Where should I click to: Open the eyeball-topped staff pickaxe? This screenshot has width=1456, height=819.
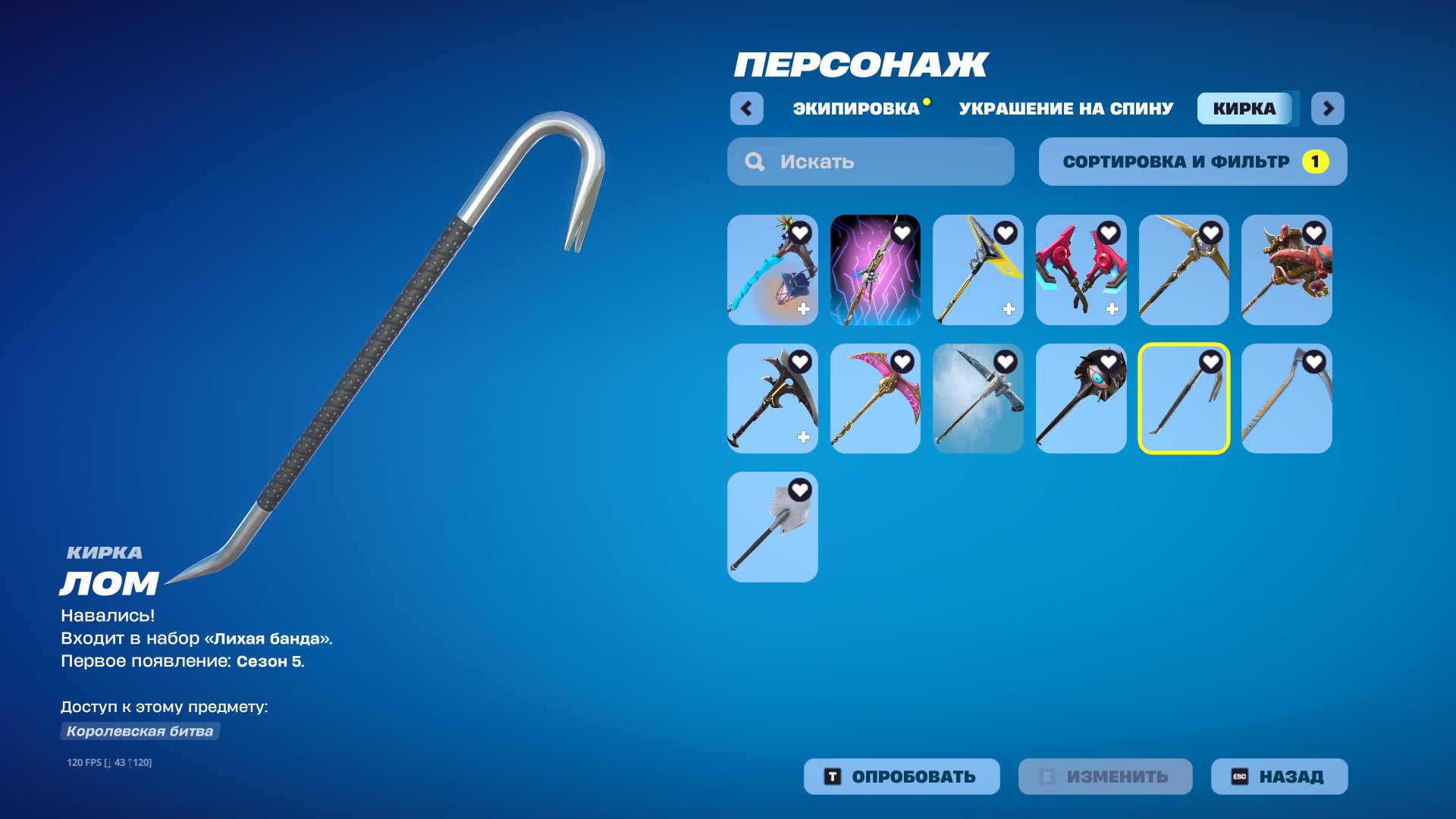tap(1081, 400)
